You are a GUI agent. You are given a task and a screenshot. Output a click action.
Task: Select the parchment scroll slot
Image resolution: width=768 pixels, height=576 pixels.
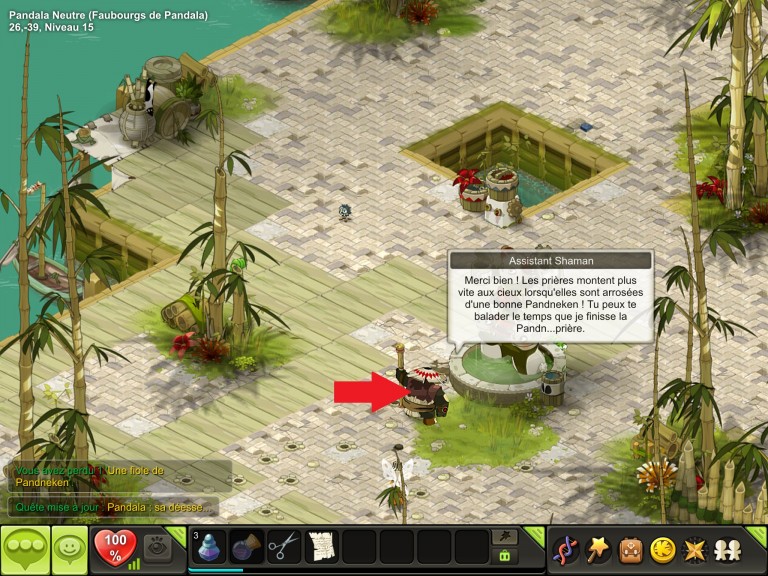click(x=322, y=548)
